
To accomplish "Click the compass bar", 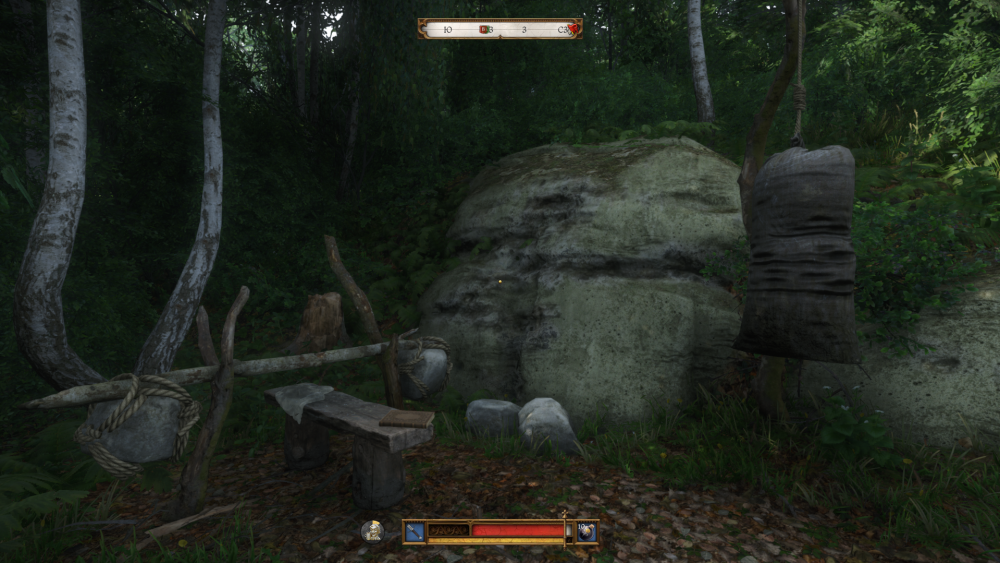I will 500,29.
